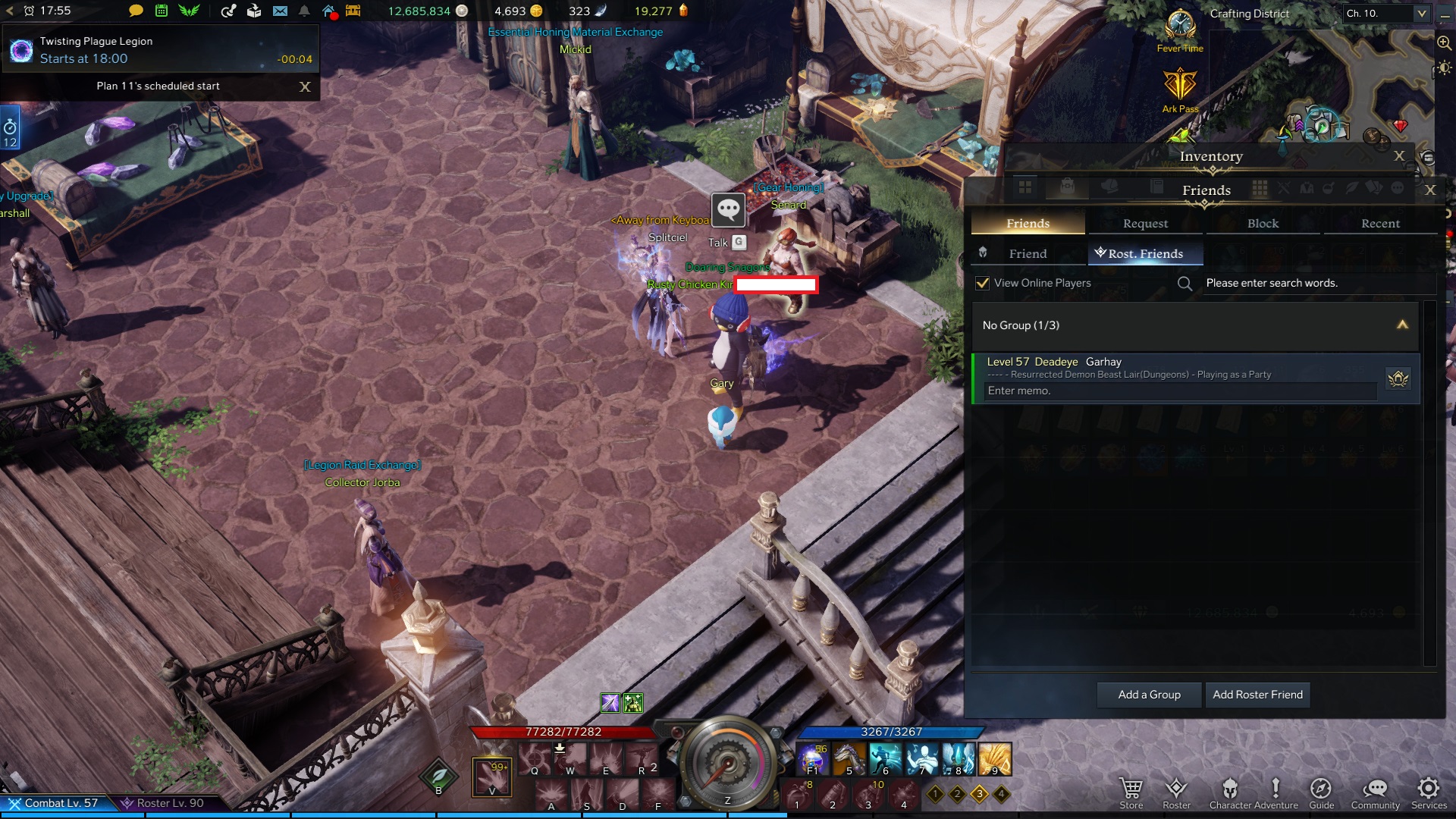Click Add Roster Friend button
The image size is (1456, 819).
pos(1257,695)
